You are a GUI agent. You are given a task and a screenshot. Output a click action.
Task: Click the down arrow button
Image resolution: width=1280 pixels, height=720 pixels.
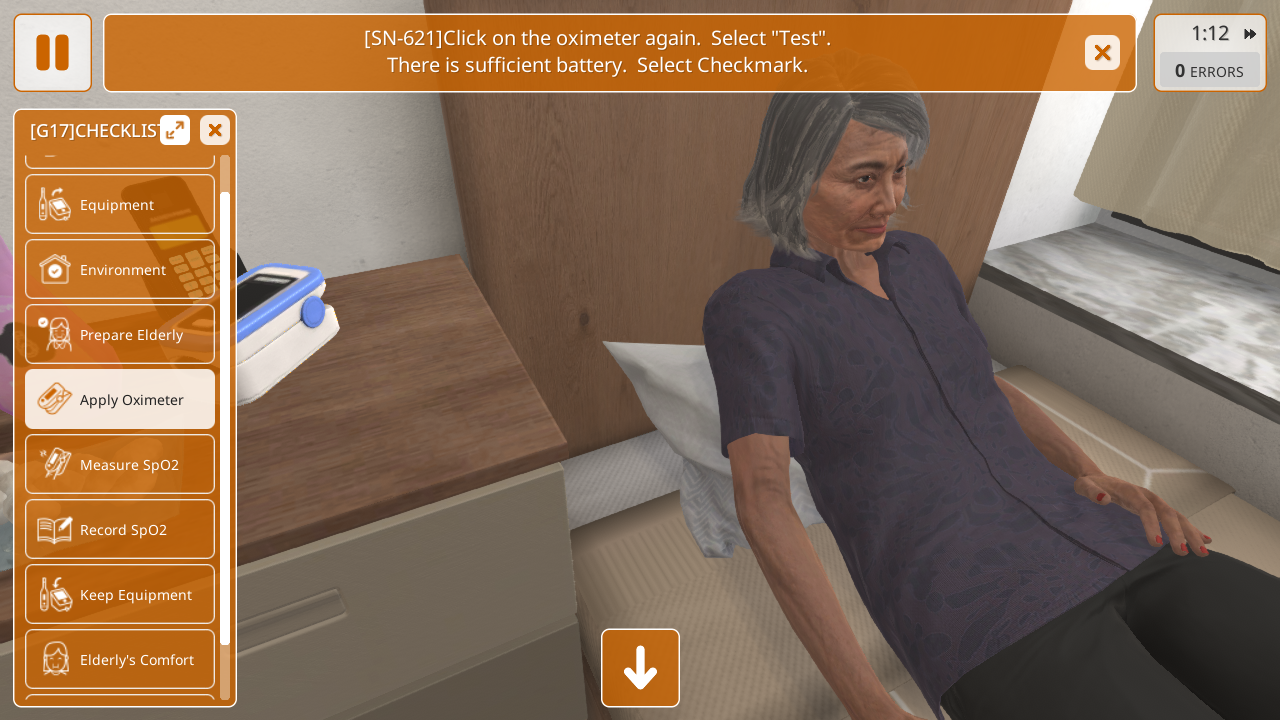(640, 668)
